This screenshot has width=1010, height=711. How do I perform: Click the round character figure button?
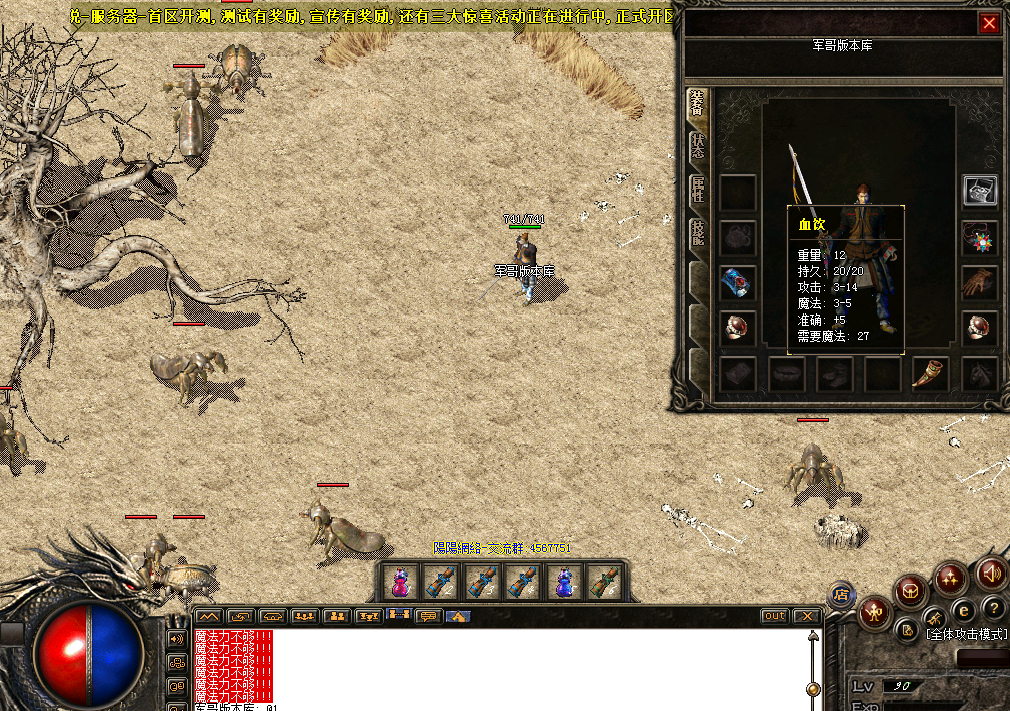point(875,611)
